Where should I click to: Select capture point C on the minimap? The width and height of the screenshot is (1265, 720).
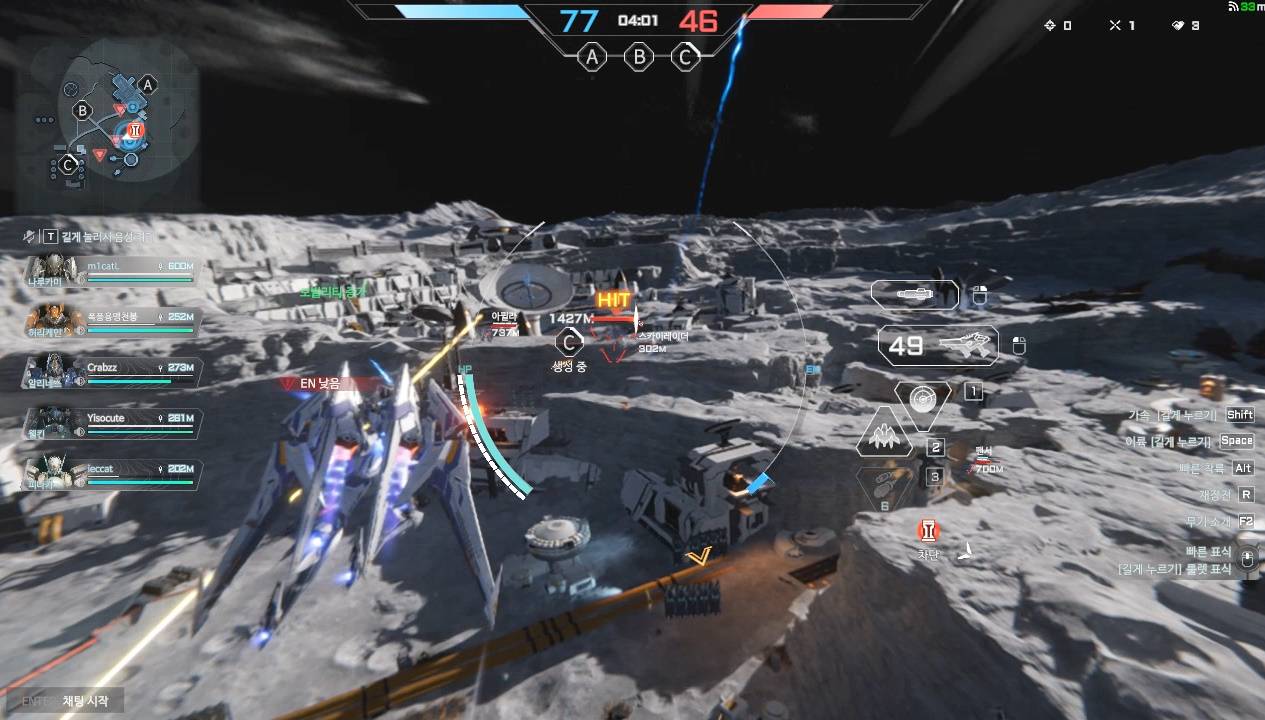[x=68, y=165]
